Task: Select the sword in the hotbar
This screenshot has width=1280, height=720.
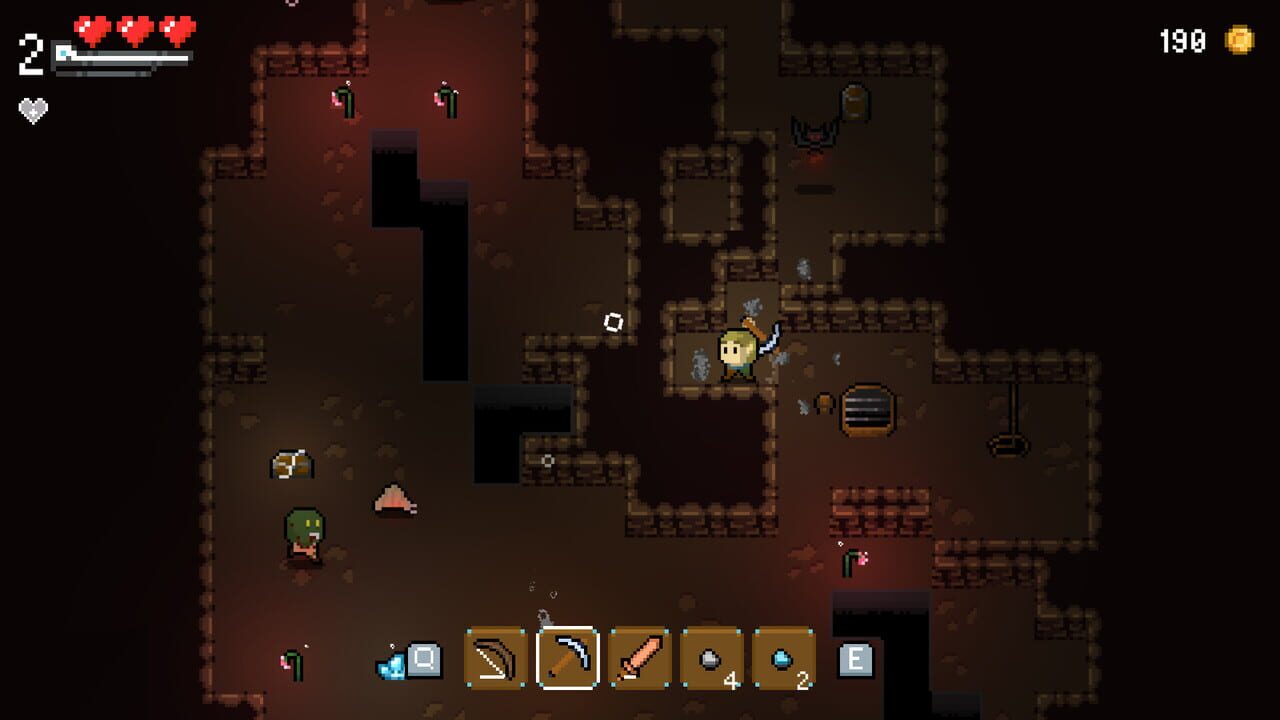Action: pos(637,660)
